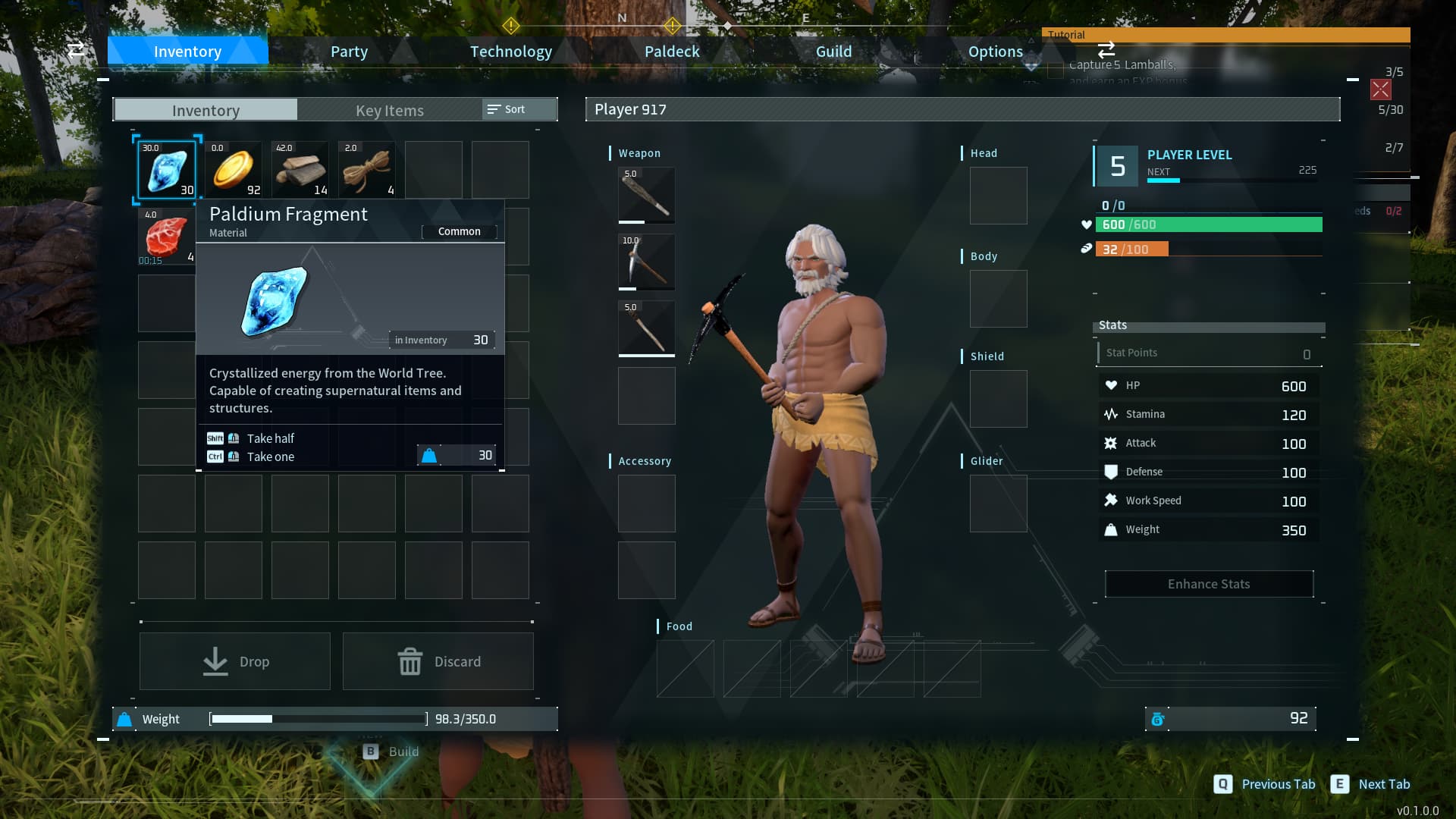
Task: Click the Drop button
Action: tap(235, 661)
